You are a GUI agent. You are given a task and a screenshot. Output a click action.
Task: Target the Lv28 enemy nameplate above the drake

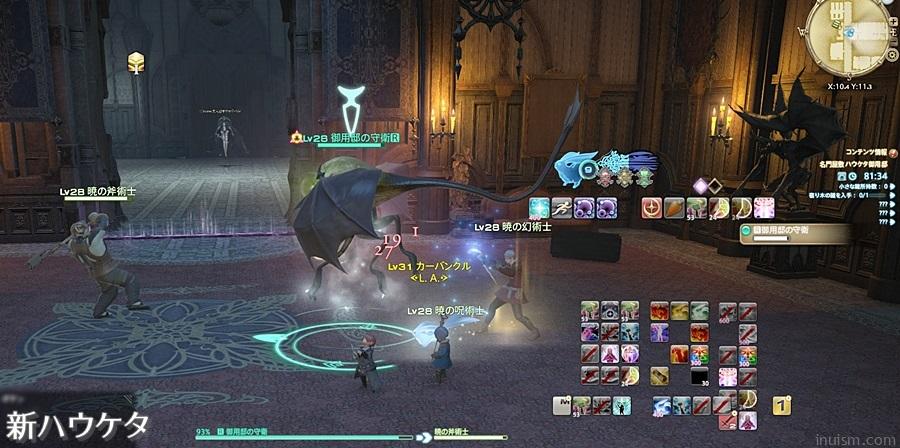pos(347,138)
